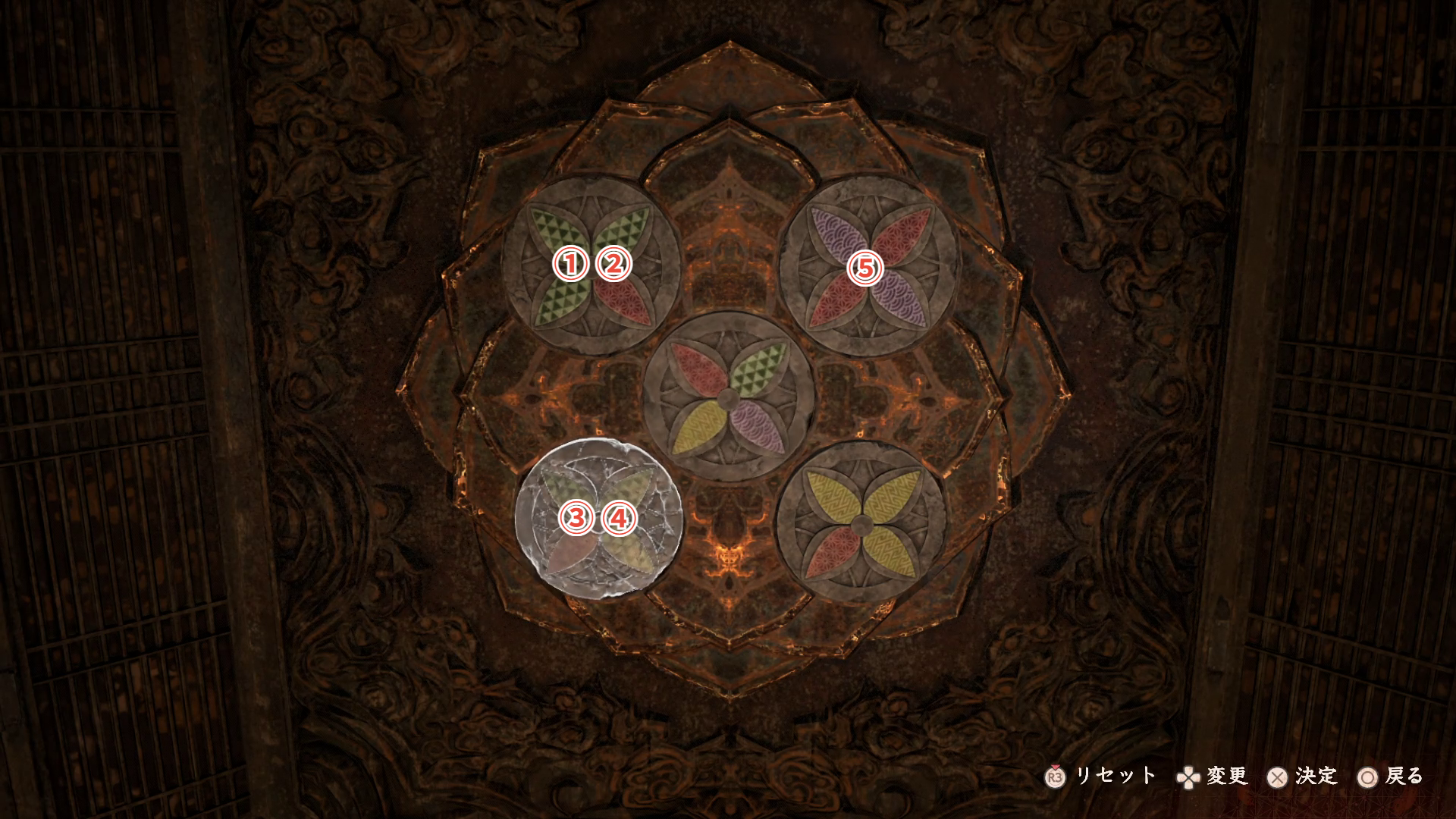
Task: Pick the highlighted silver disc
Action: coord(598,519)
